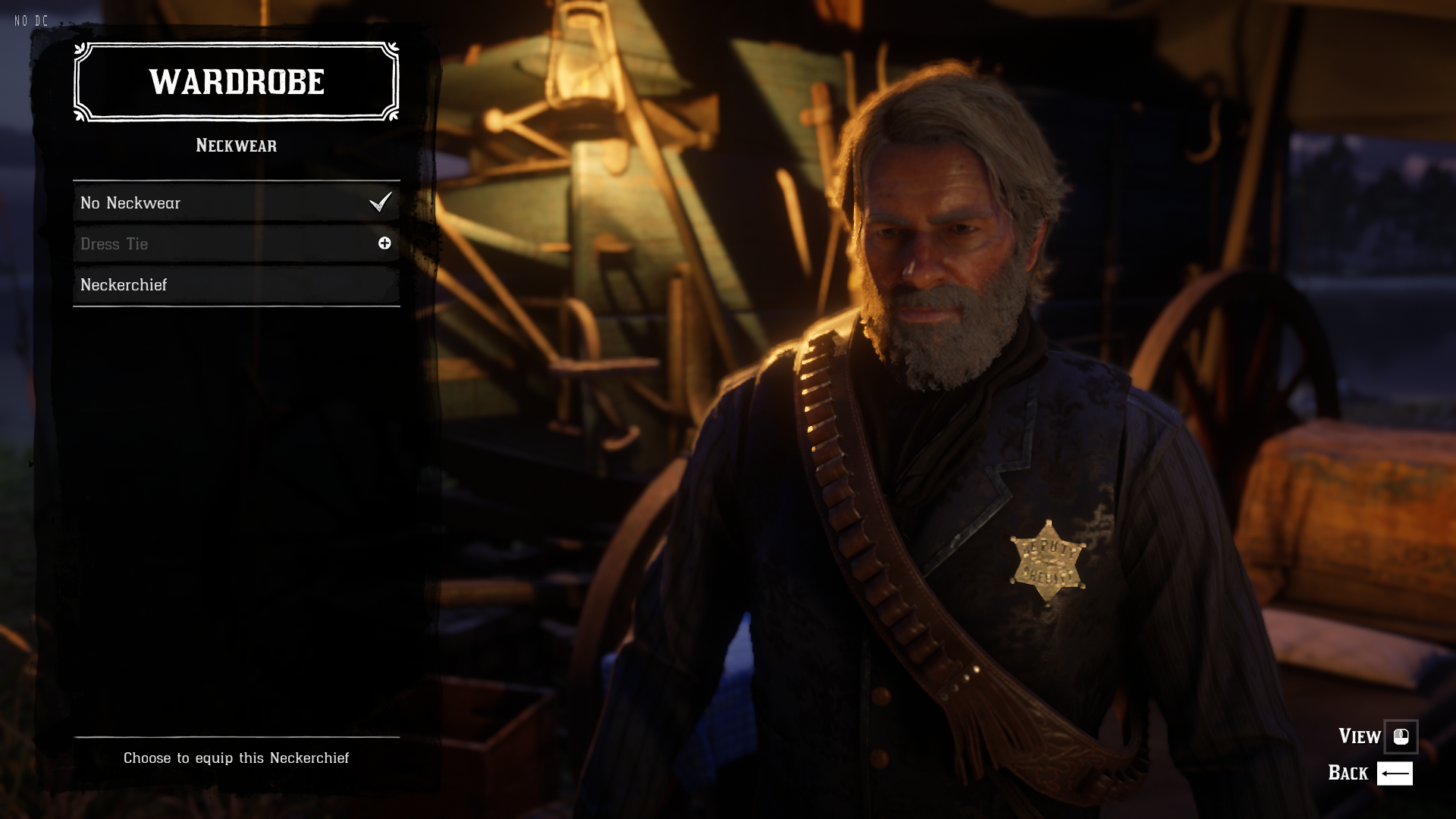Open the Dress Tie entry

(220, 243)
